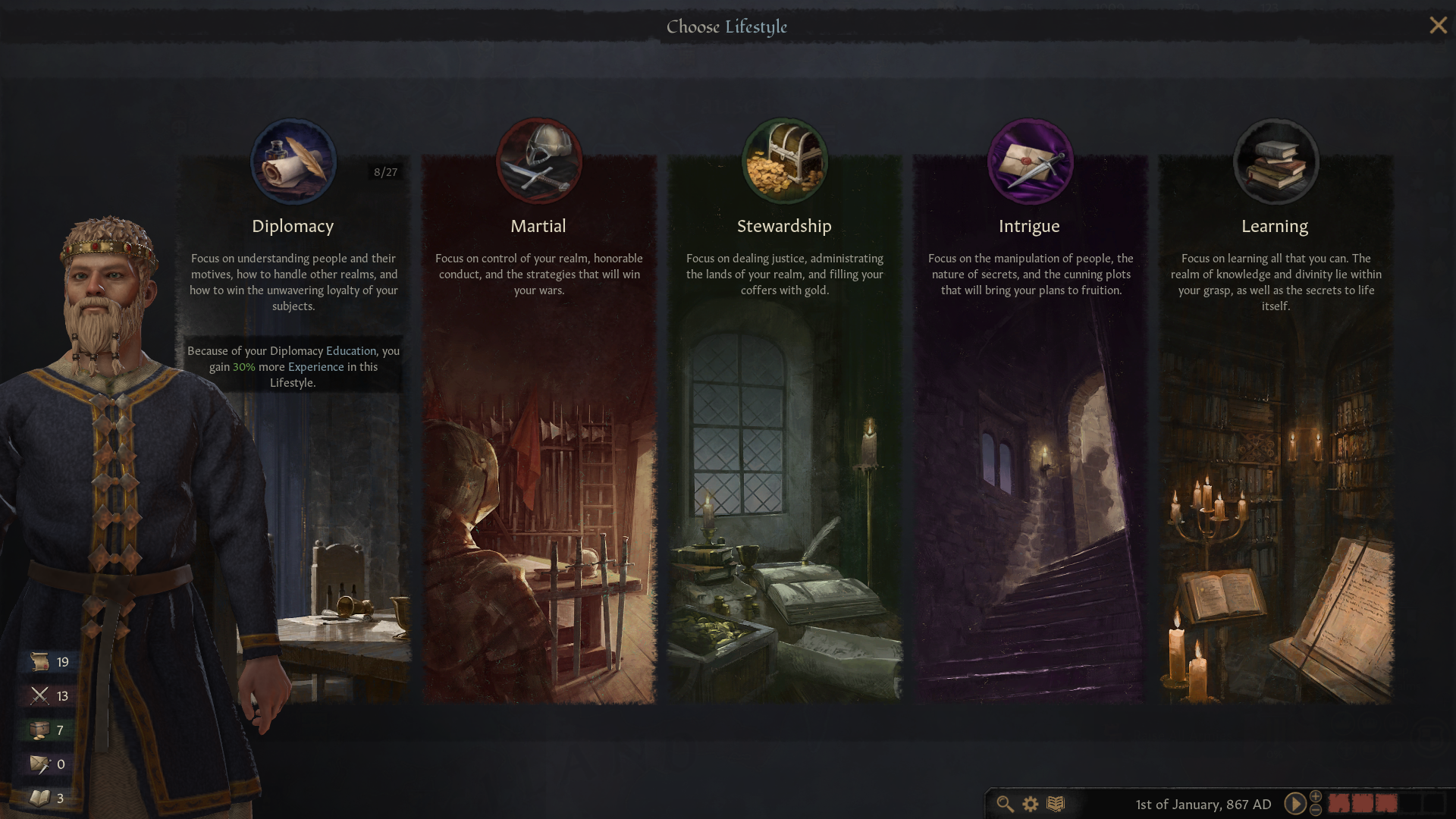This screenshot has height=819, width=1456.
Task: Open the Learning open book stat showing 3
Action: click(39, 798)
